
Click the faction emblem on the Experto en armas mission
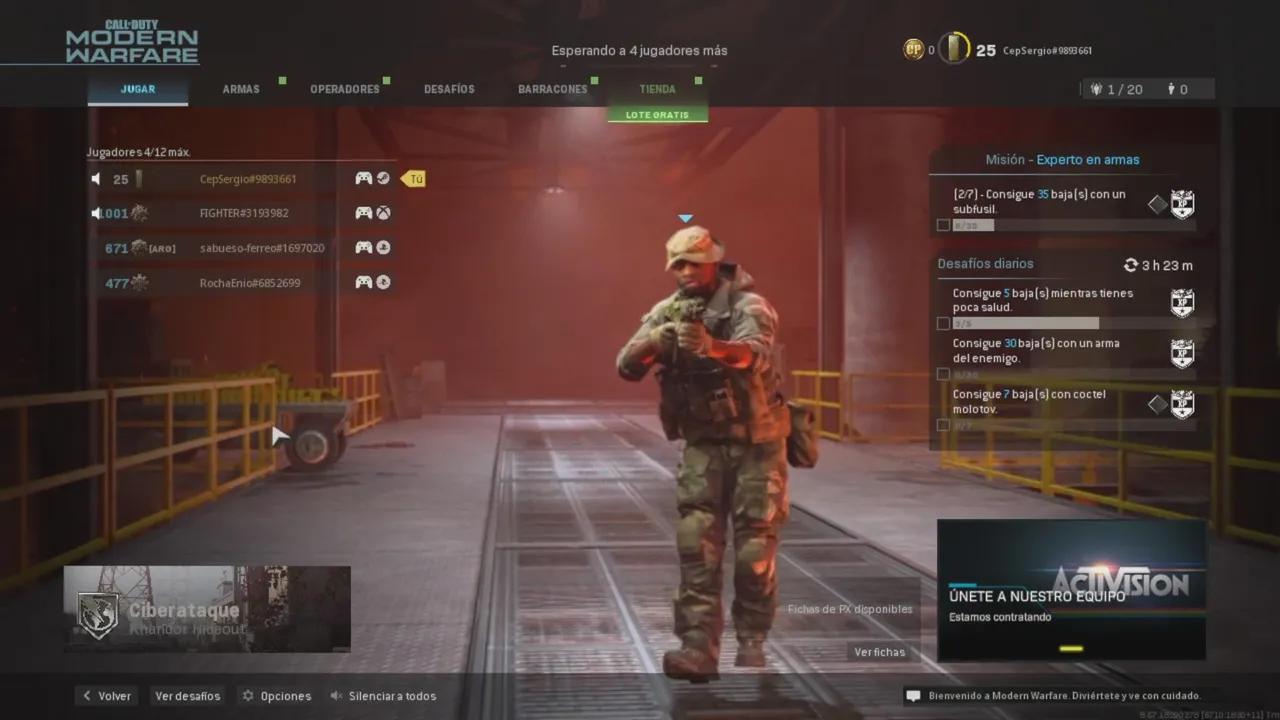point(1182,203)
